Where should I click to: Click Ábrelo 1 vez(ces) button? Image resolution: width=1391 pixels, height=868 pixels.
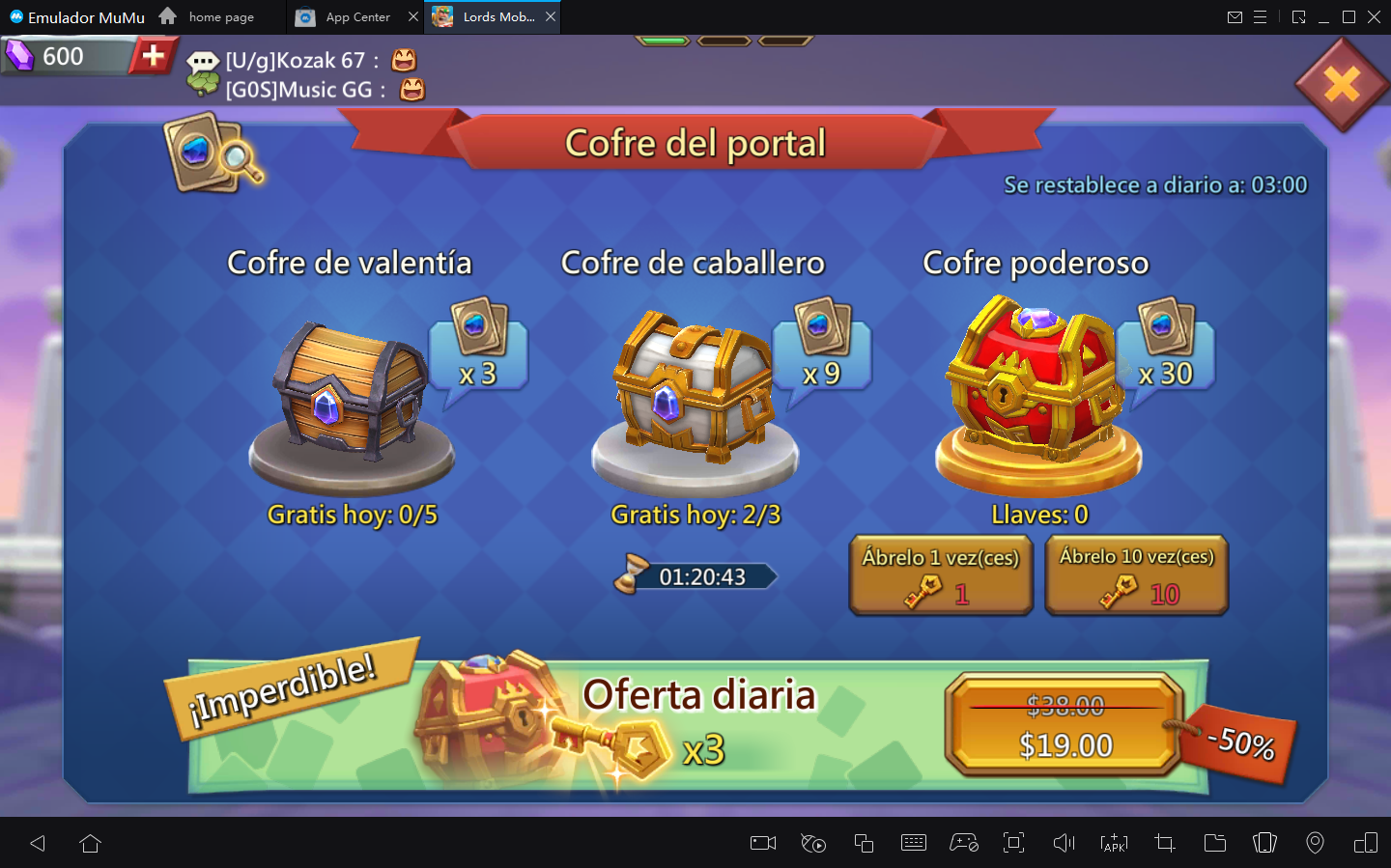tap(941, 575)
